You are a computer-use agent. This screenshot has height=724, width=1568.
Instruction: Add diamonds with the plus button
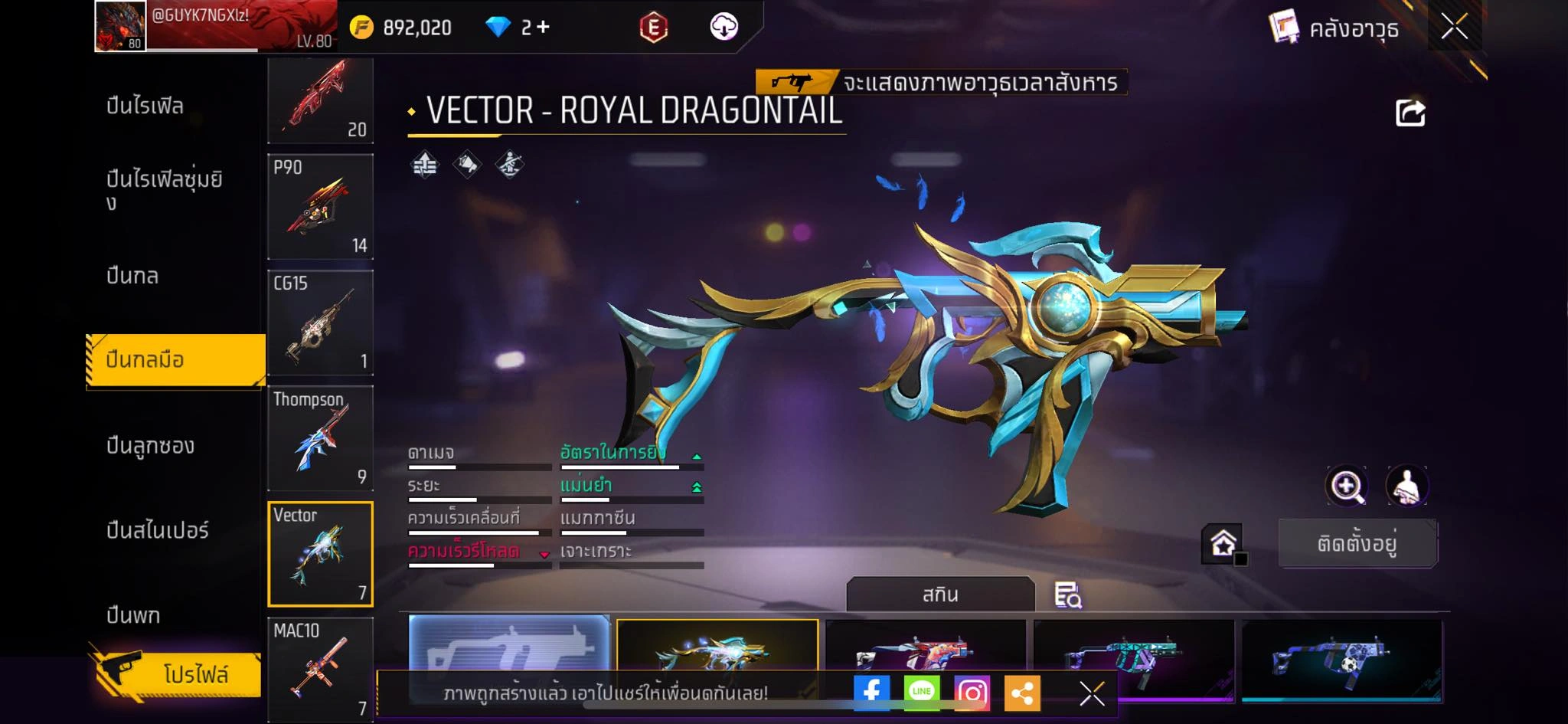click(543, 28)
